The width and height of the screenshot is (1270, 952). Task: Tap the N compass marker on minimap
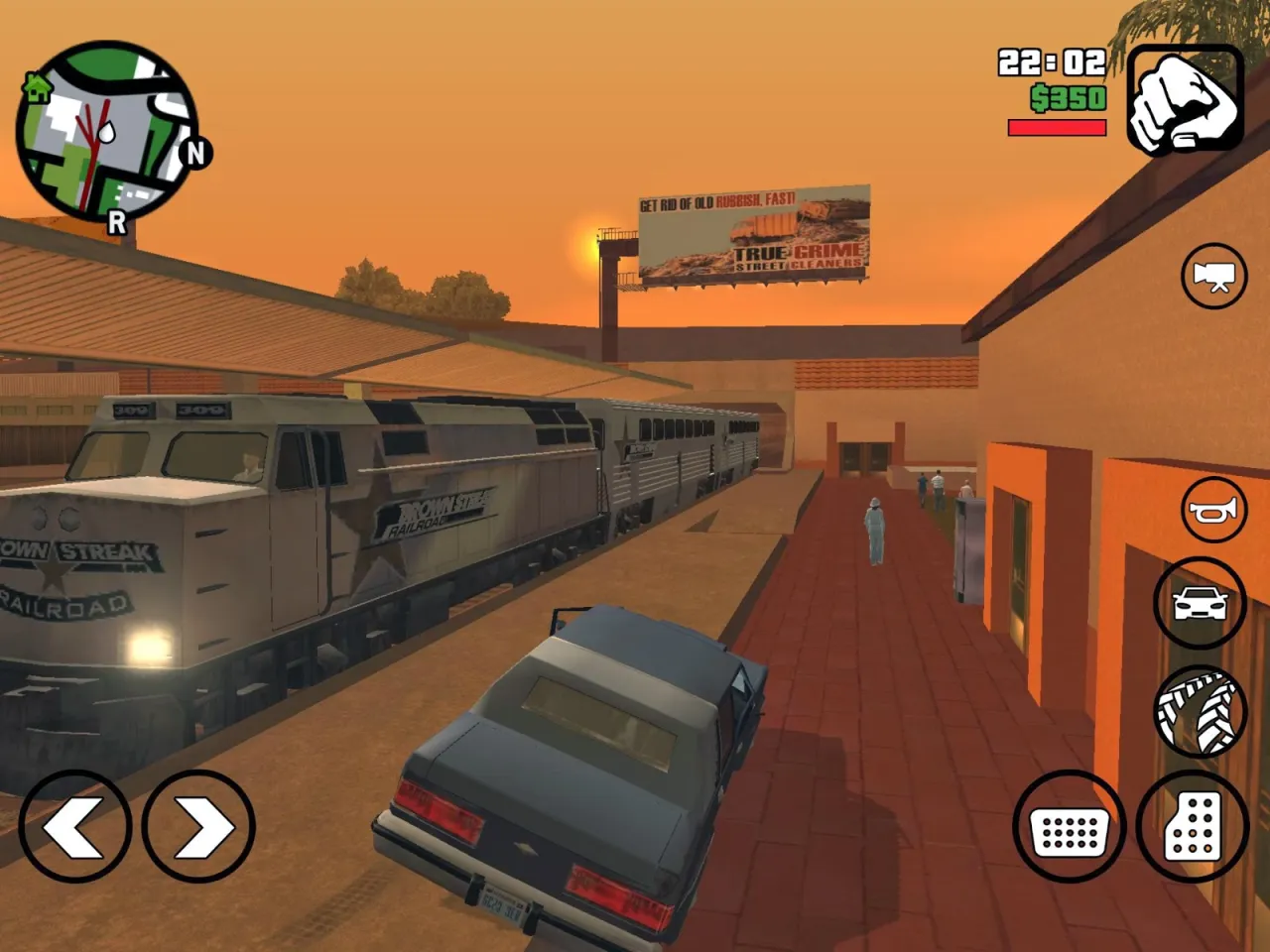click(x=196, y=154)
